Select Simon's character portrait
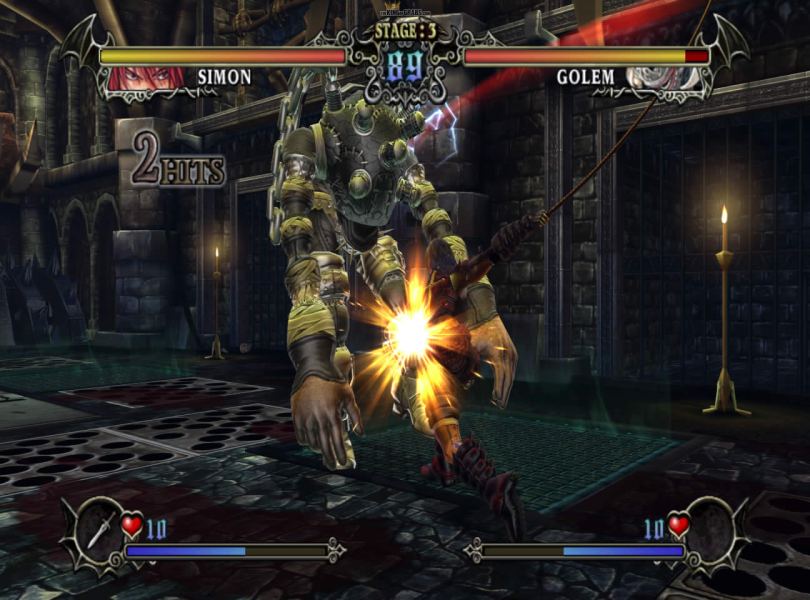This screenshot has height=600, width=810. pos(133,77)
